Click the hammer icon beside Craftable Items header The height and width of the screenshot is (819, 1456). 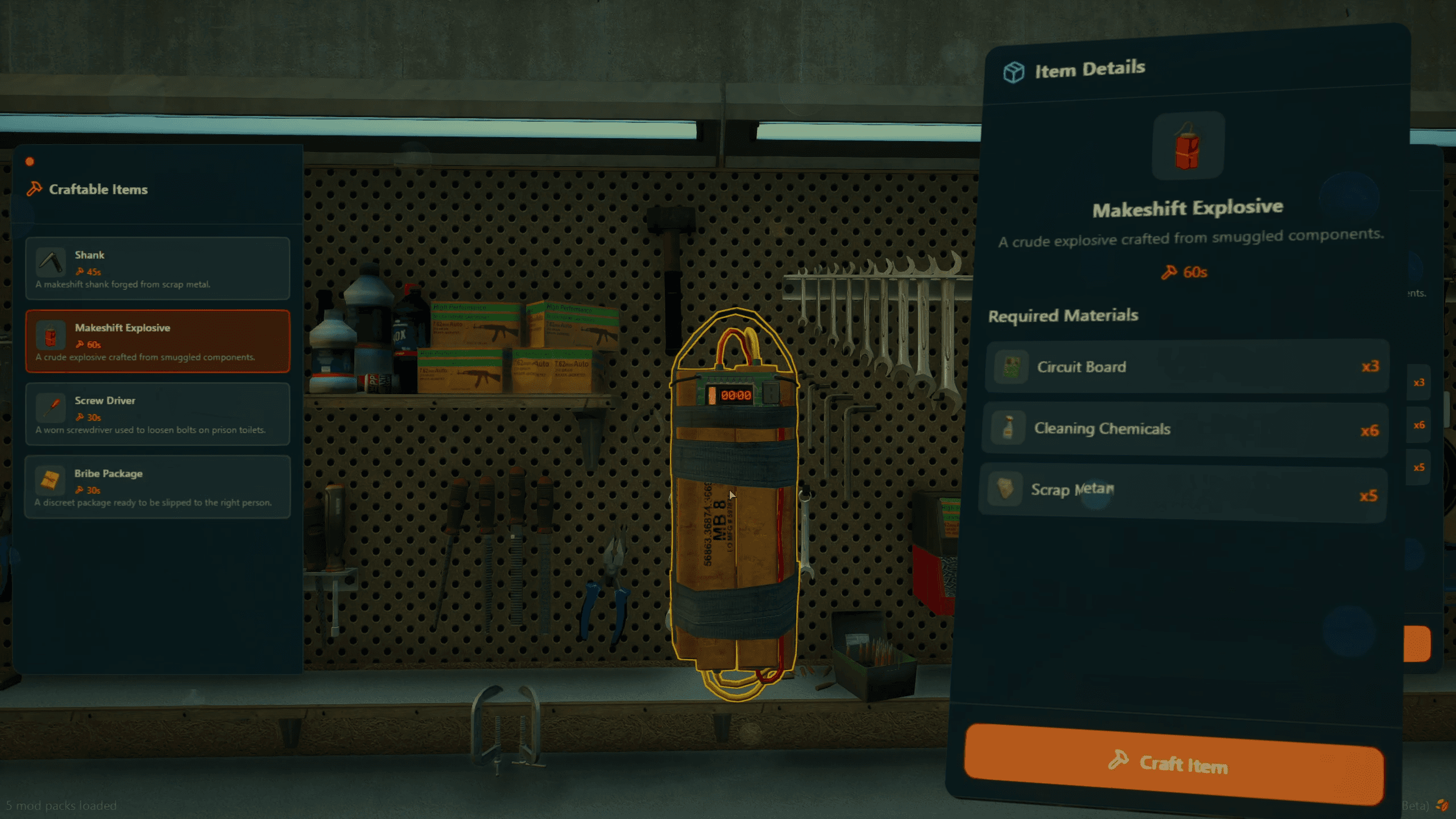34,189
